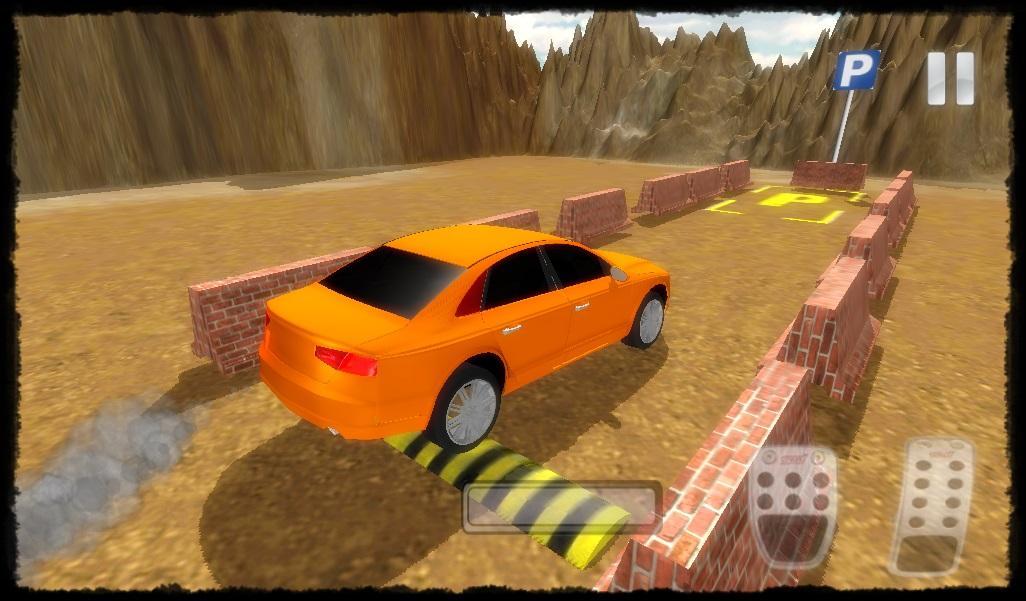This screenshot has height=601, width=1026.
Task: Hit the tall gas pedal
Action: click(x=930, y=507)
